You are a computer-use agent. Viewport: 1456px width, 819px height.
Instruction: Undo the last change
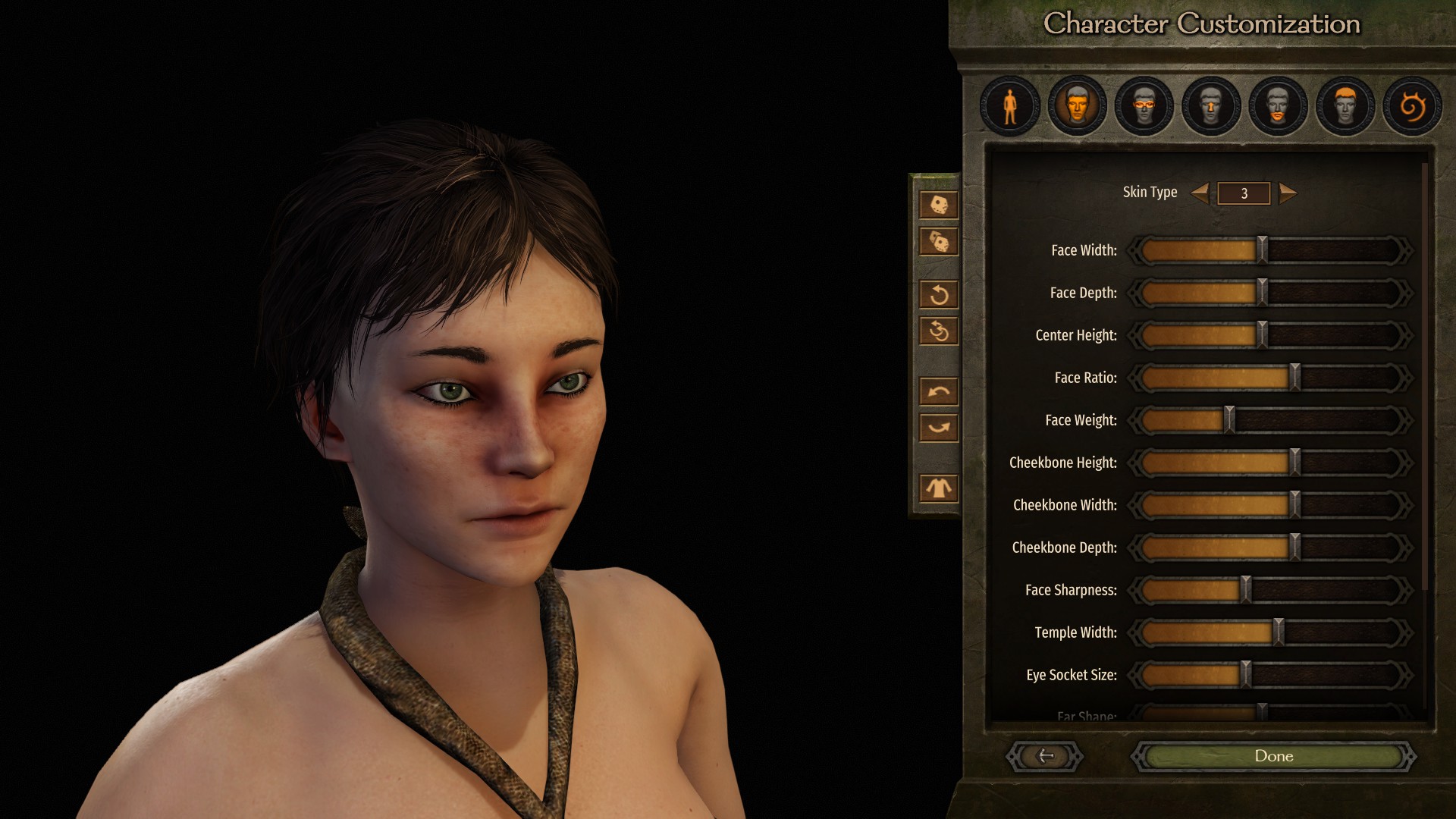939,391
